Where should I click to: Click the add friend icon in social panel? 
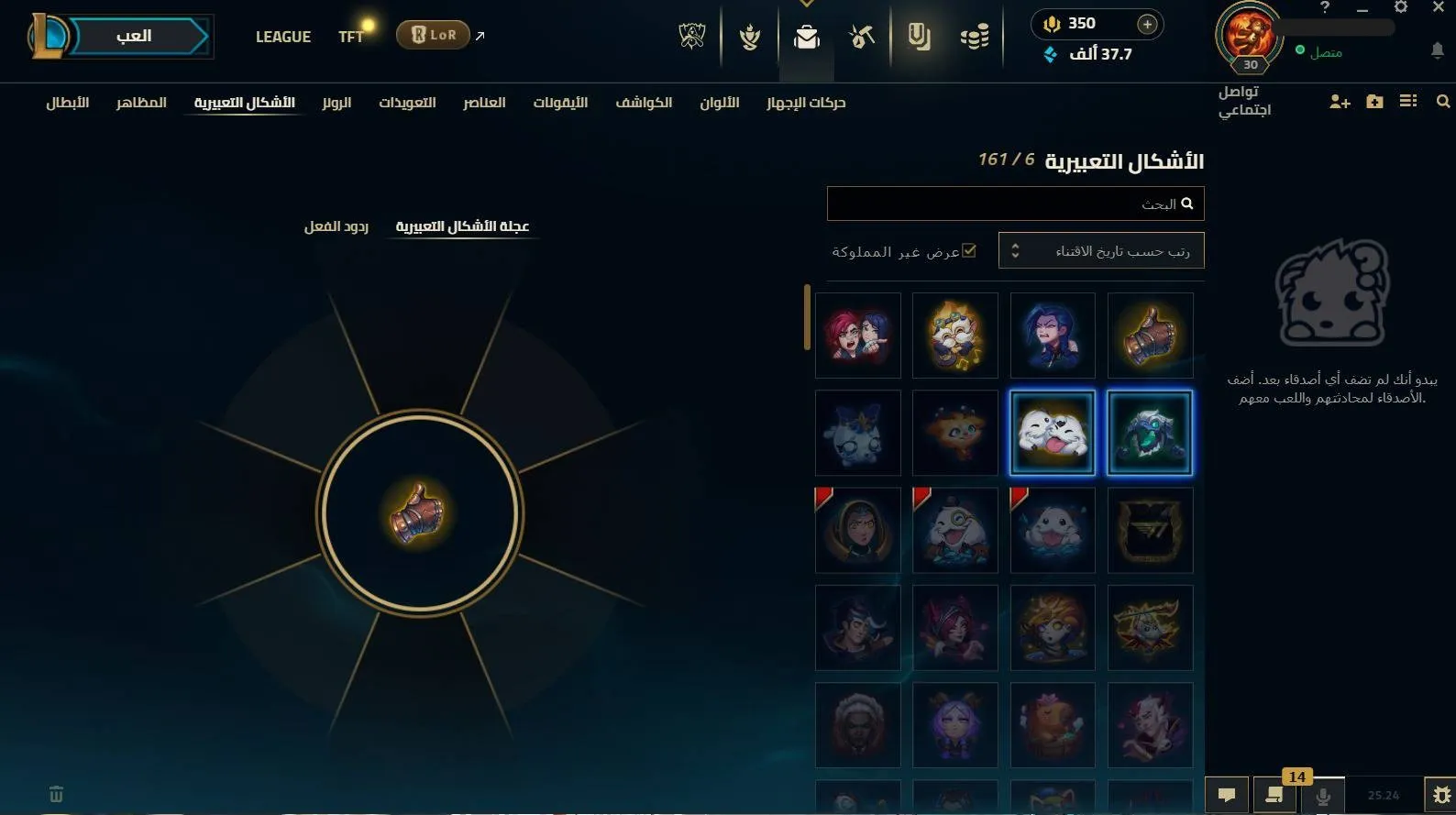click(x=1340, y=102)
